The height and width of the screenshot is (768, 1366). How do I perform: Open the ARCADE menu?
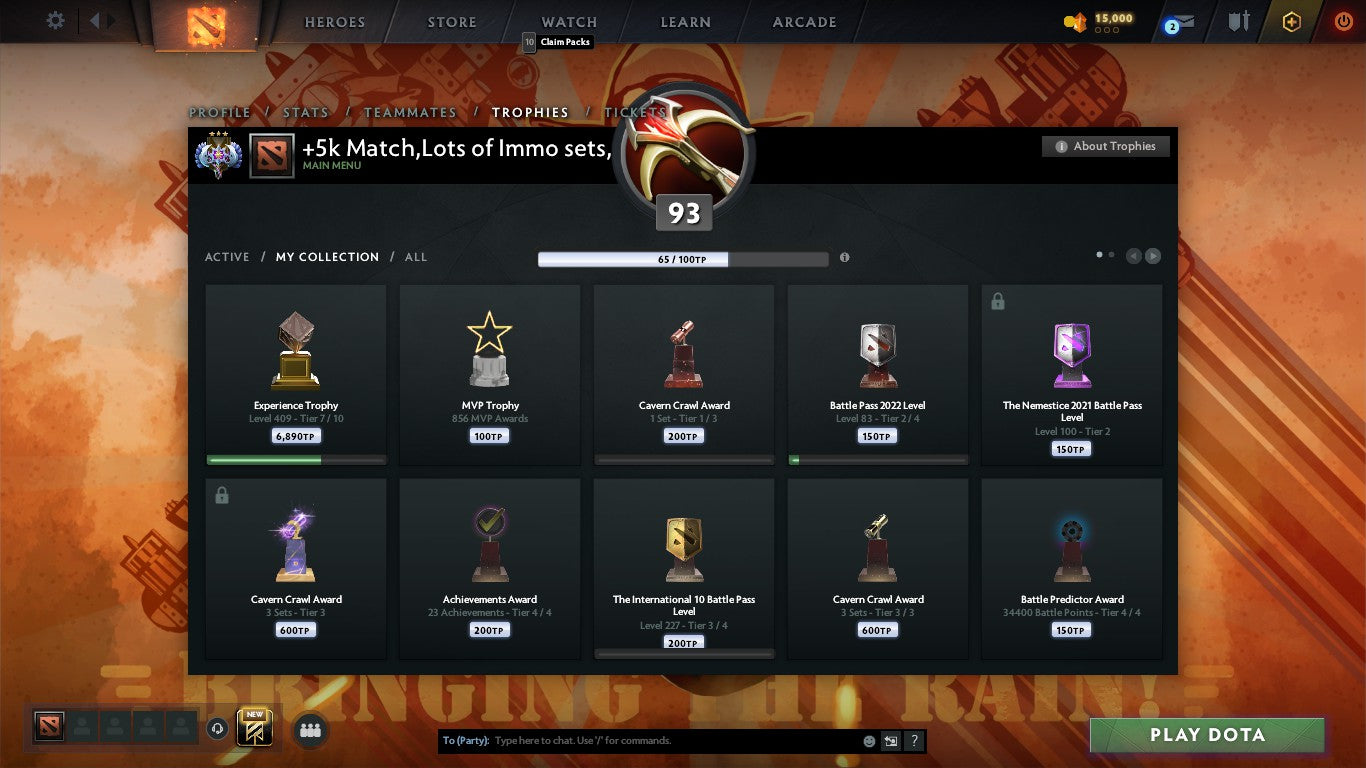806,21
